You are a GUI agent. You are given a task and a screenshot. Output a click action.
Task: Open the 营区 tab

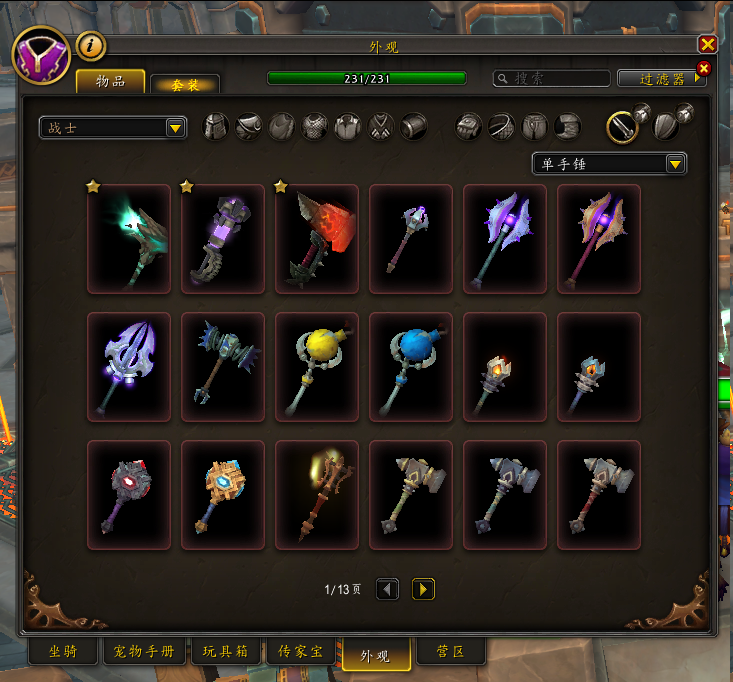coord(451,652)
